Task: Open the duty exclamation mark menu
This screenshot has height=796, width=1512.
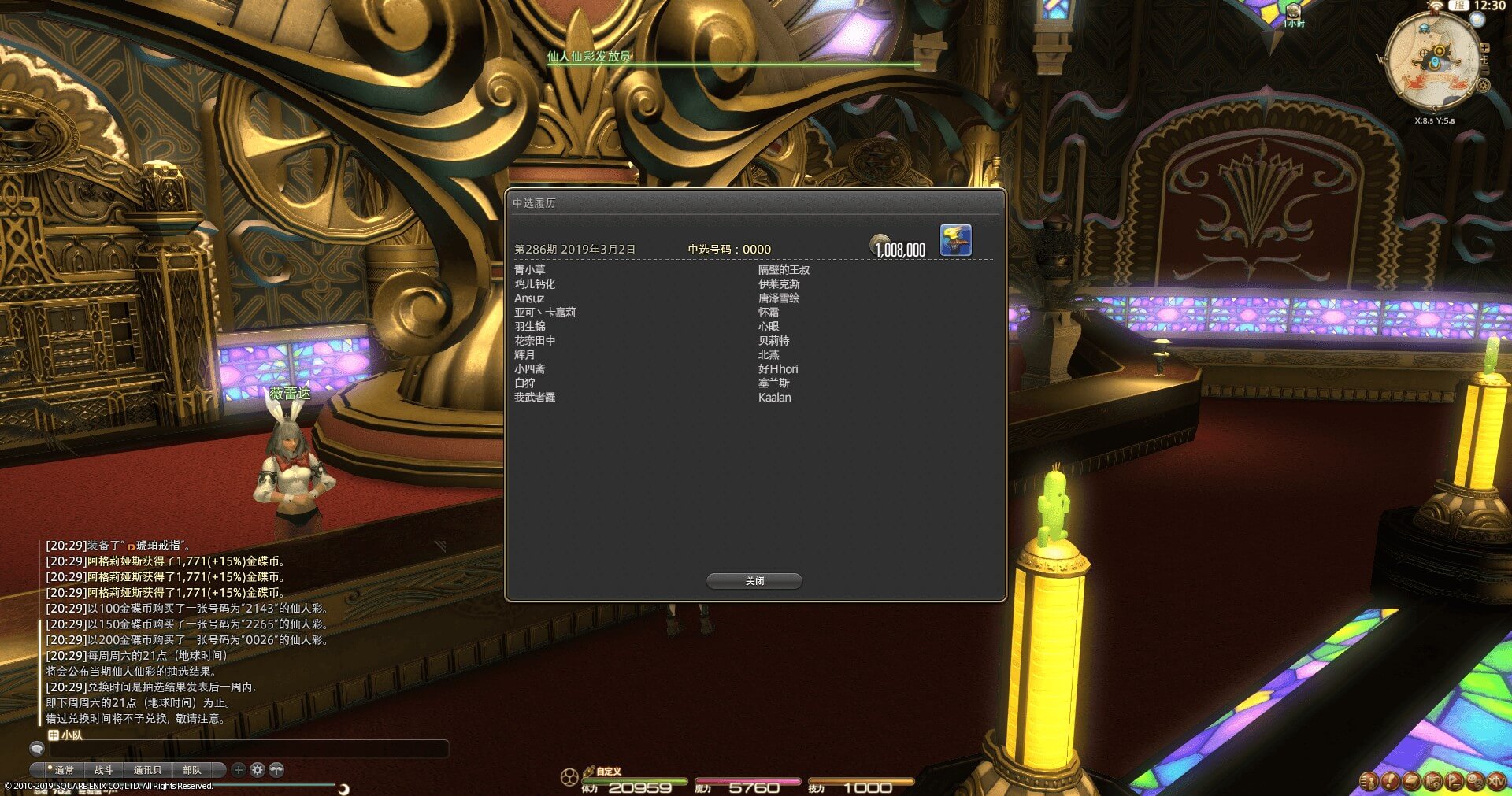Action: pos(1390,781)
